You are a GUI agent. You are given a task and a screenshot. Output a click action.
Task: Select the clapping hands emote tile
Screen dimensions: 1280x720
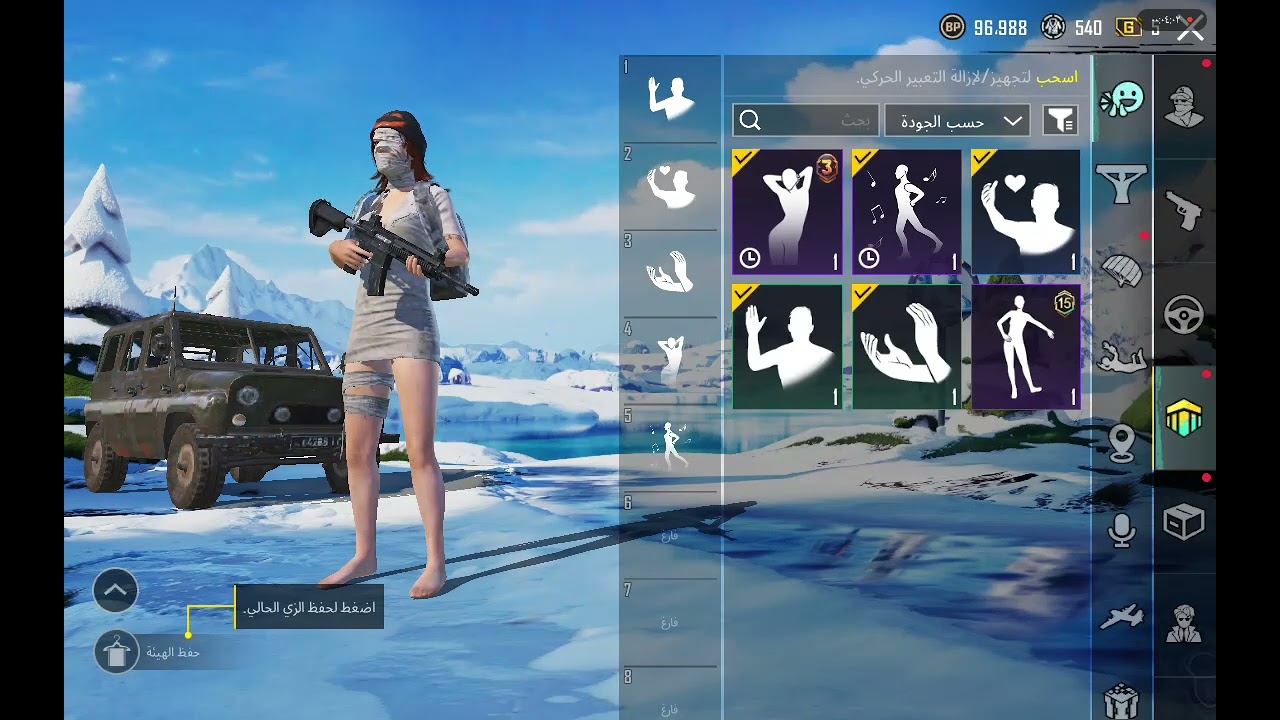(906, 347)
